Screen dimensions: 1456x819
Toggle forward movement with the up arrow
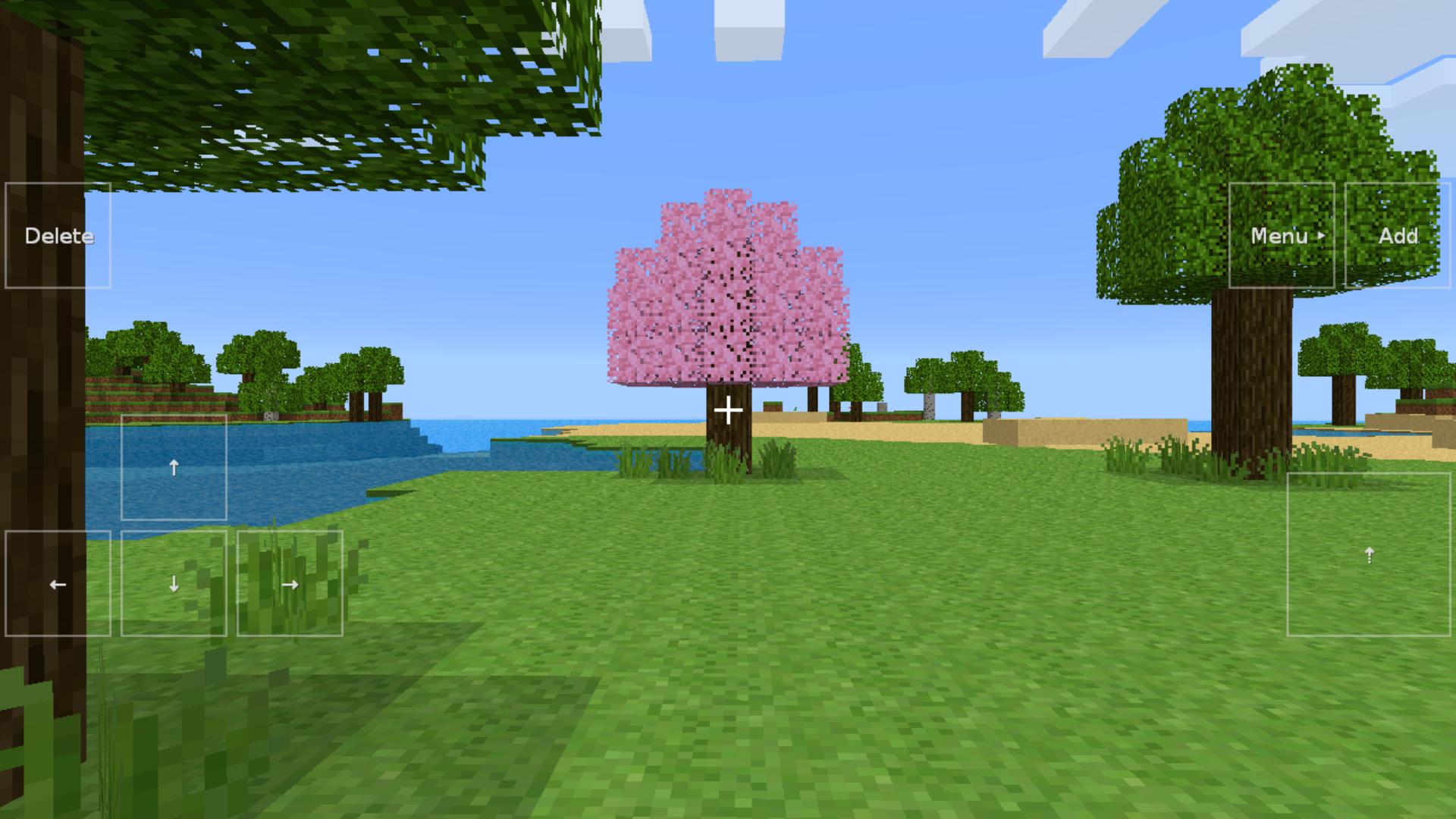click(174, 467)
